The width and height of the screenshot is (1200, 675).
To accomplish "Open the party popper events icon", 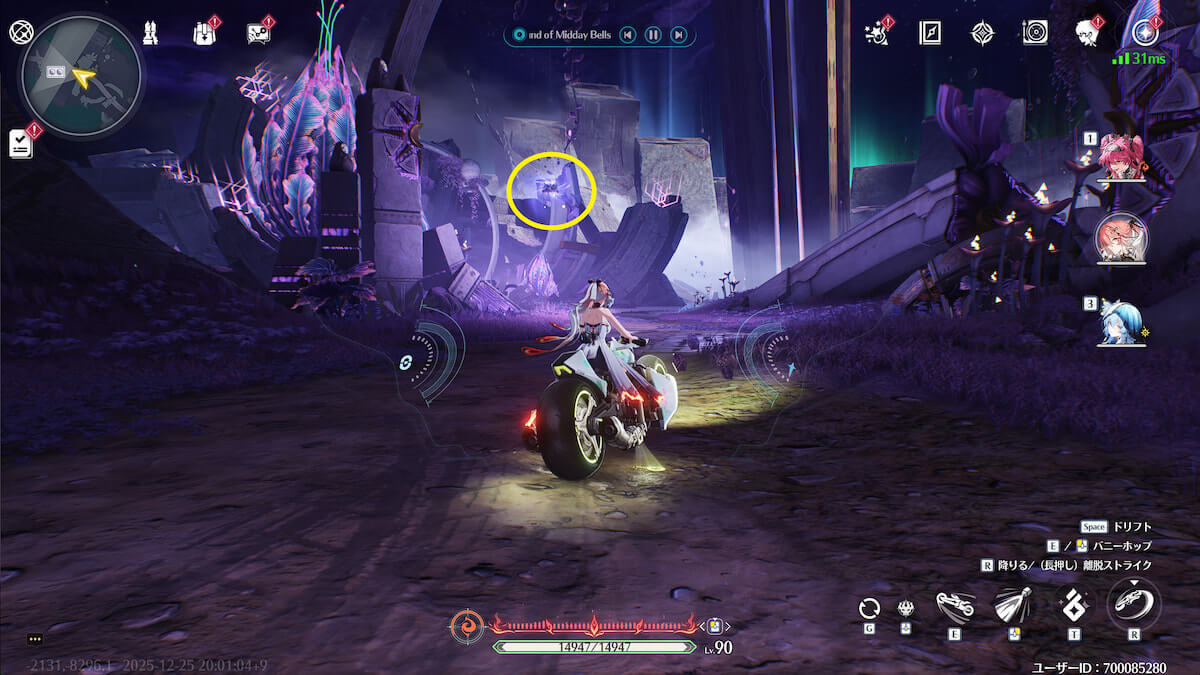I will [x=880, y=32].
